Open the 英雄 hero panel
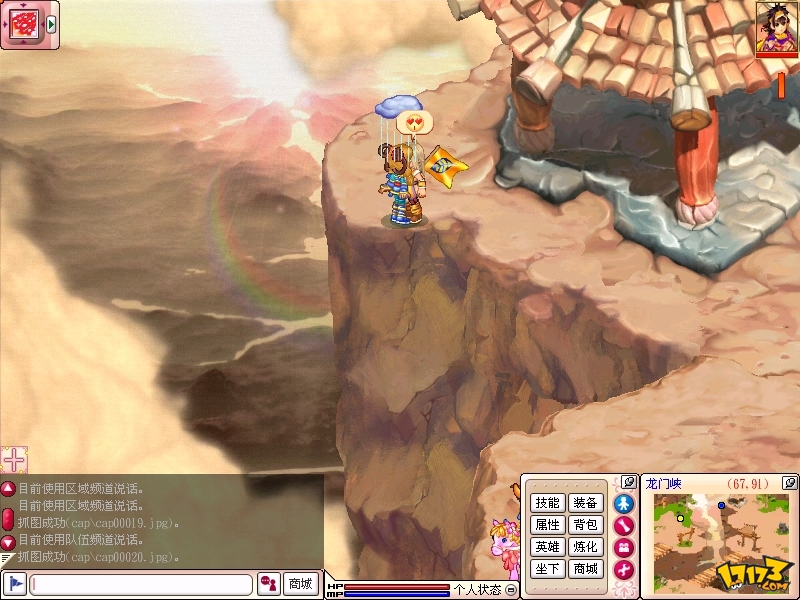Screen dimensions: 800x600 click(547, 547)
